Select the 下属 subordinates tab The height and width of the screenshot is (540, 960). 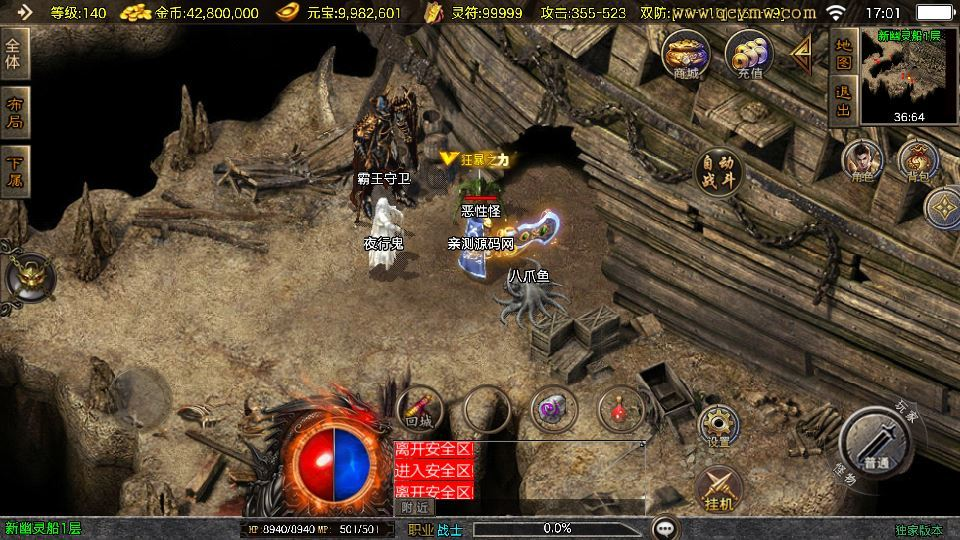click(14, 172)
